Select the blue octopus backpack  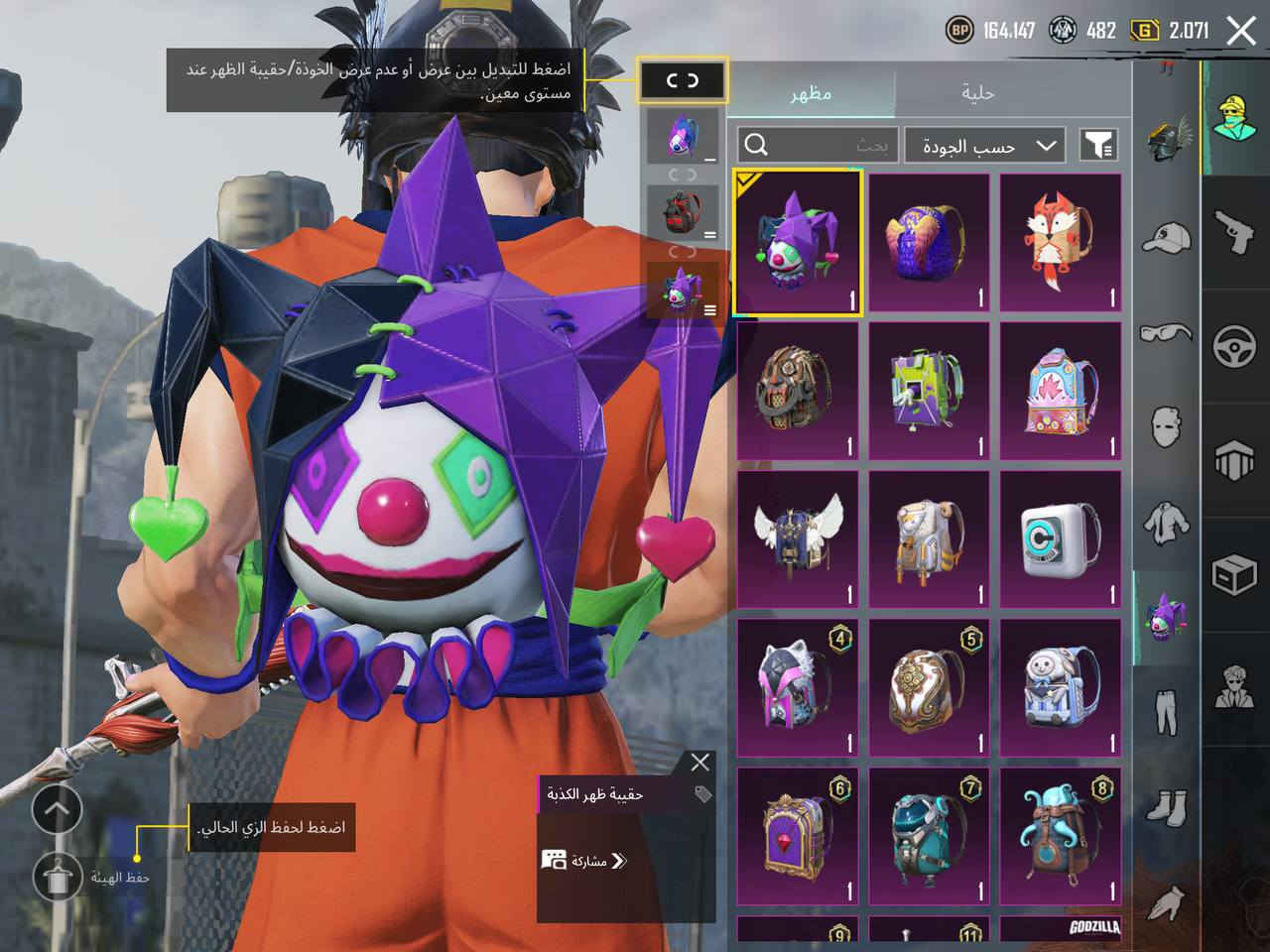pyautogui.click(x=1061, y=835)
